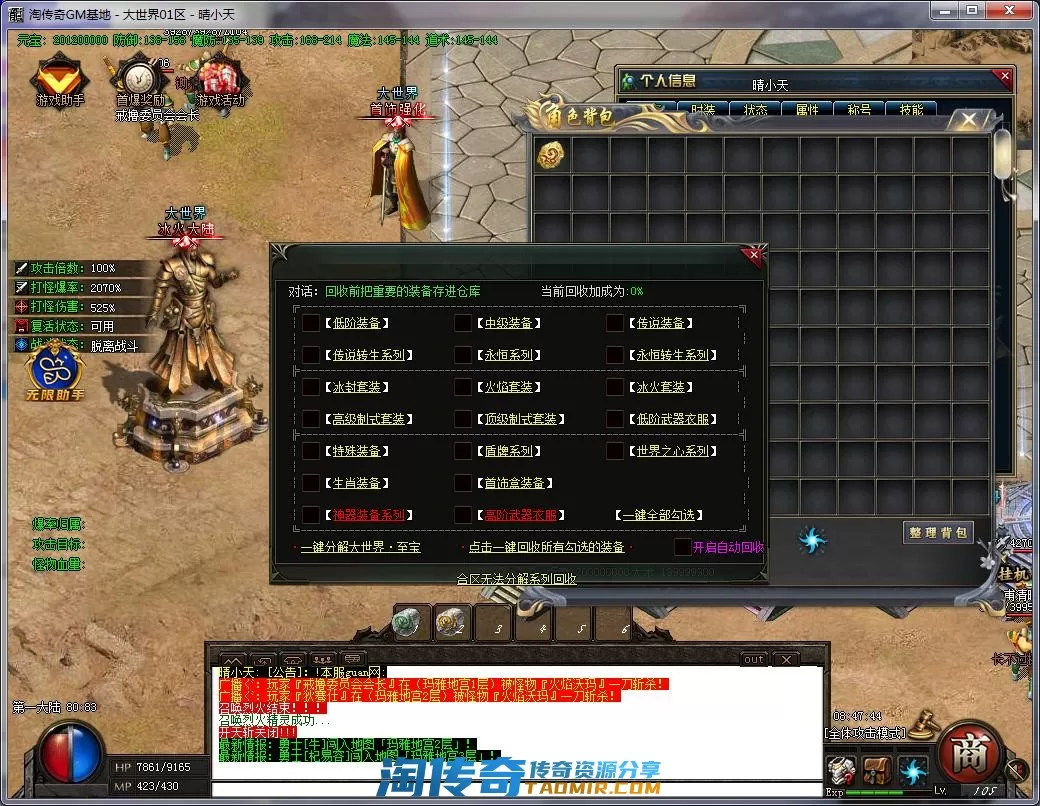Tick the 中级装备 recycle checkbox
This screenshot has height=806, width=1040.
[463, 323]
